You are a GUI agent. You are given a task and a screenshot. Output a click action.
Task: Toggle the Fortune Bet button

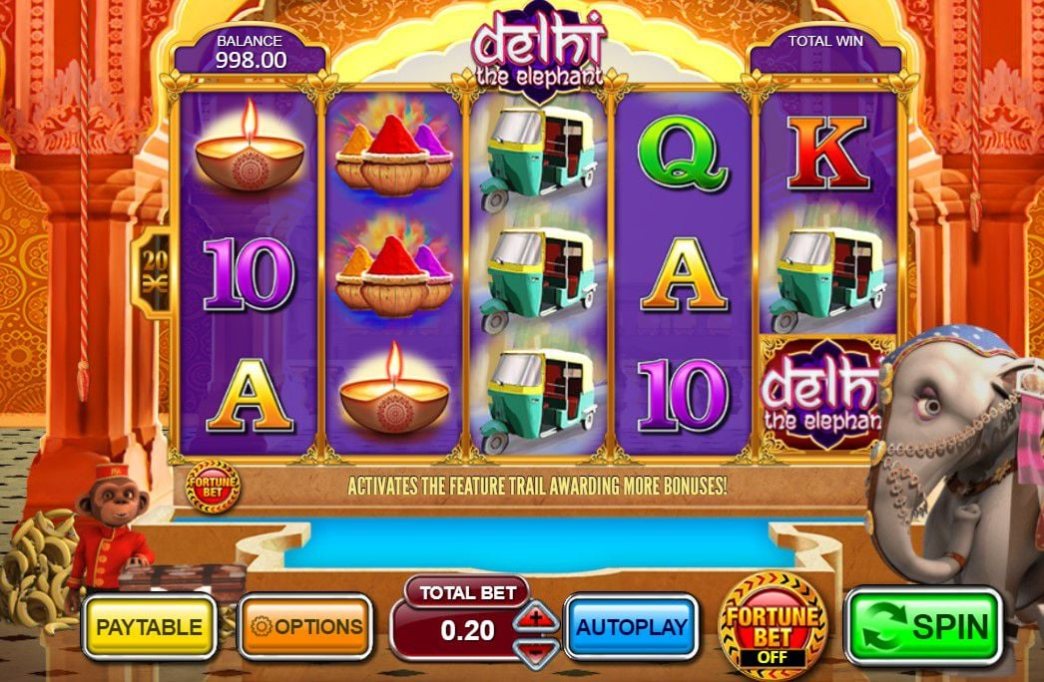[773, 625]
